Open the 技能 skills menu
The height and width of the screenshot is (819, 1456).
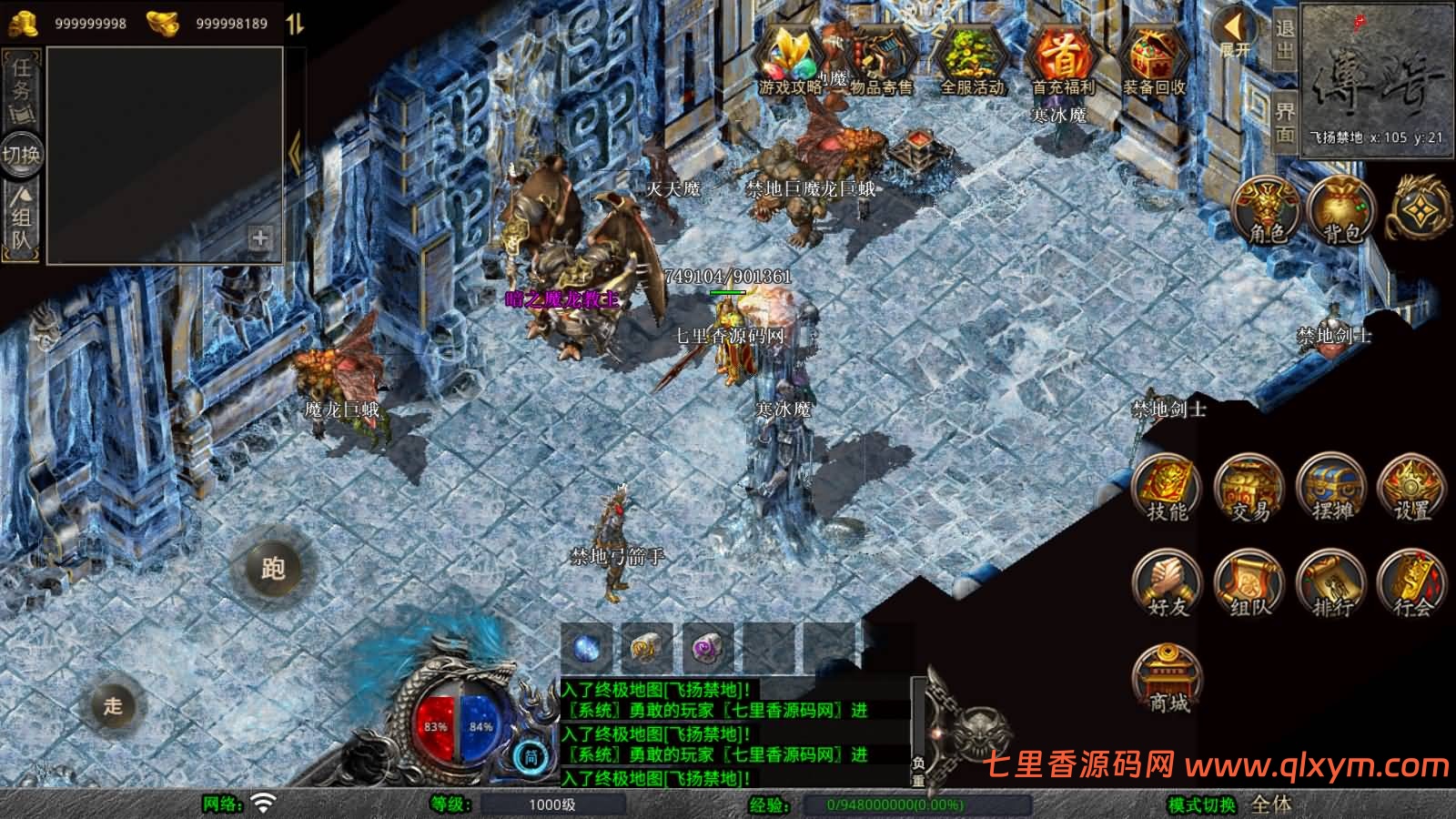(1167, 489)
